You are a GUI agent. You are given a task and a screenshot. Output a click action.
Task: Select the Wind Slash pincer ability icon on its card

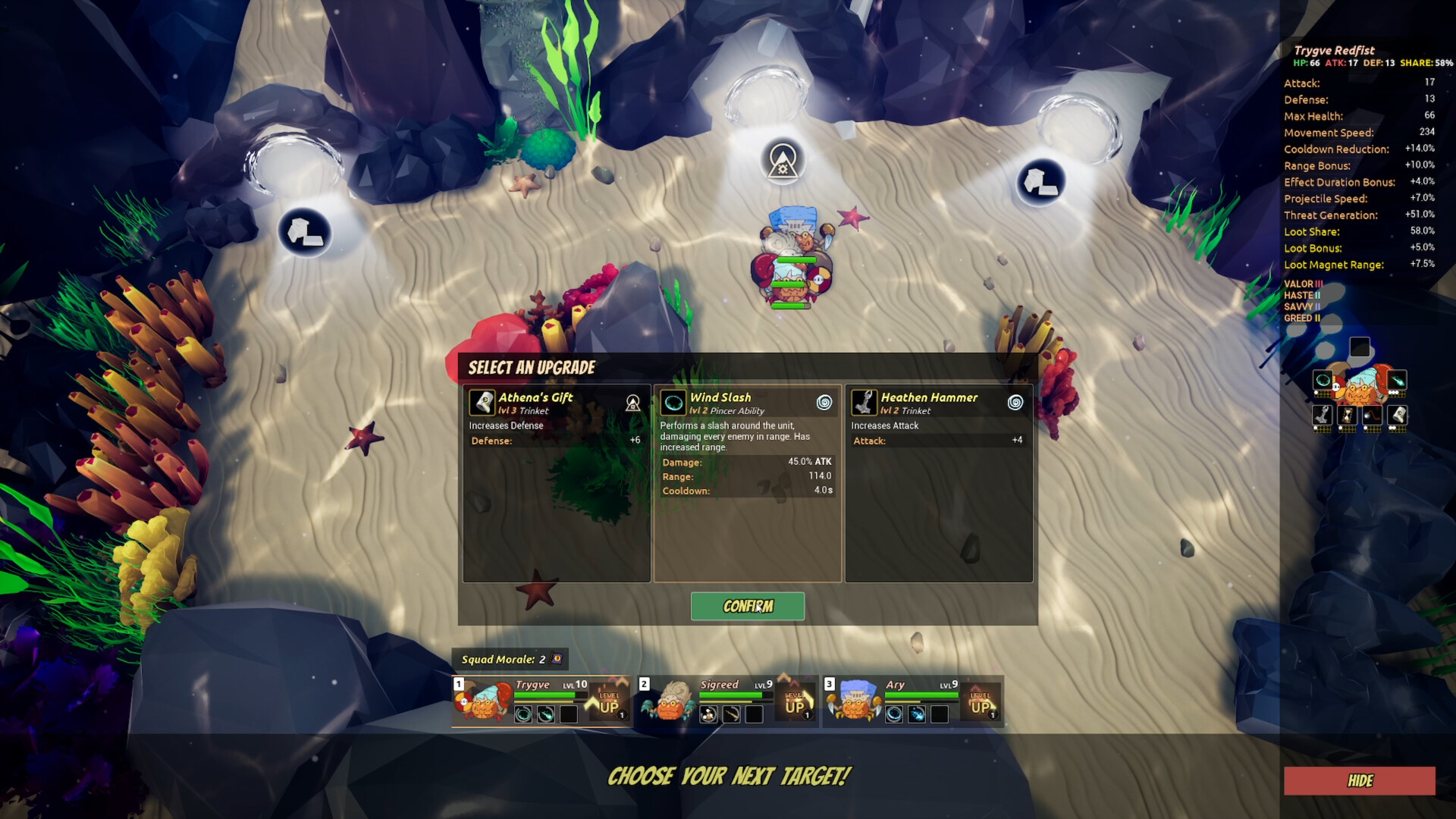coord(673,403)
